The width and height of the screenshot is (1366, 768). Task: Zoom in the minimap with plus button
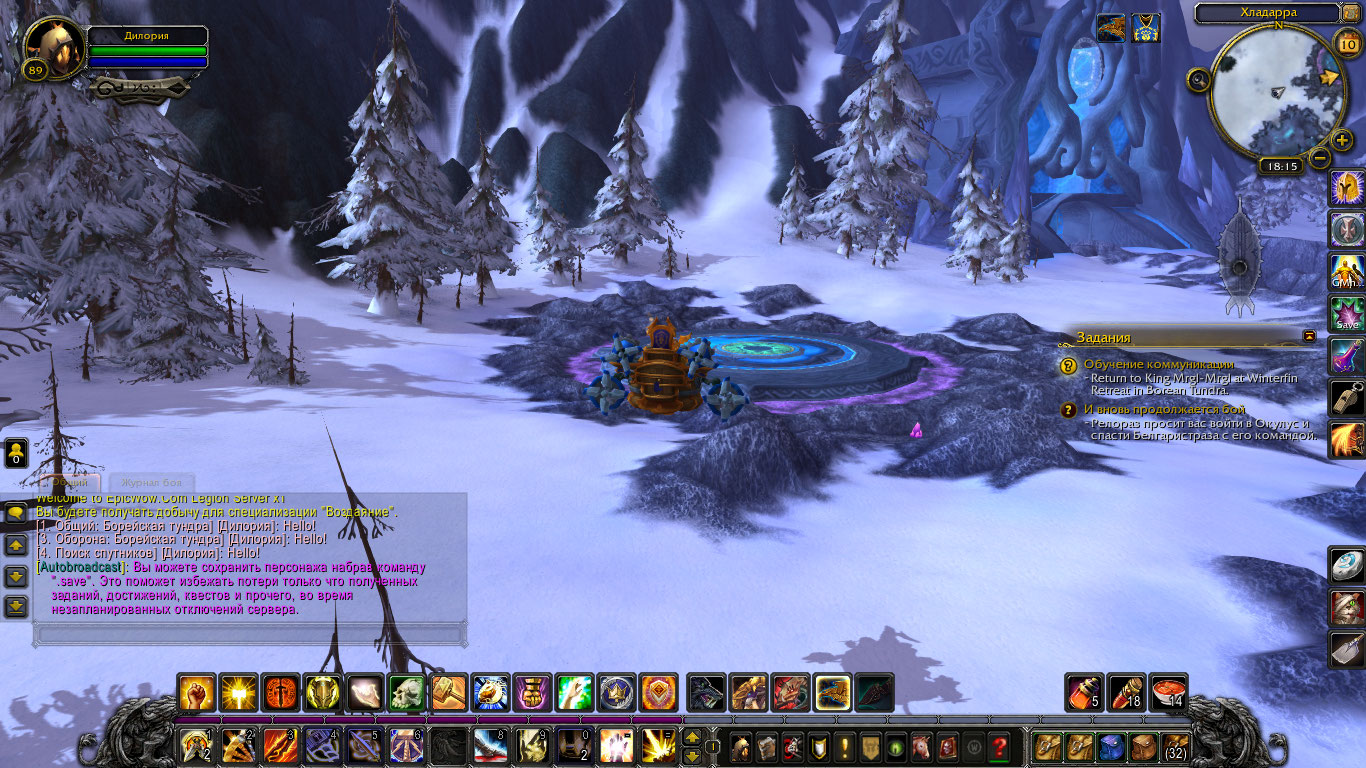click(1341, 141)
